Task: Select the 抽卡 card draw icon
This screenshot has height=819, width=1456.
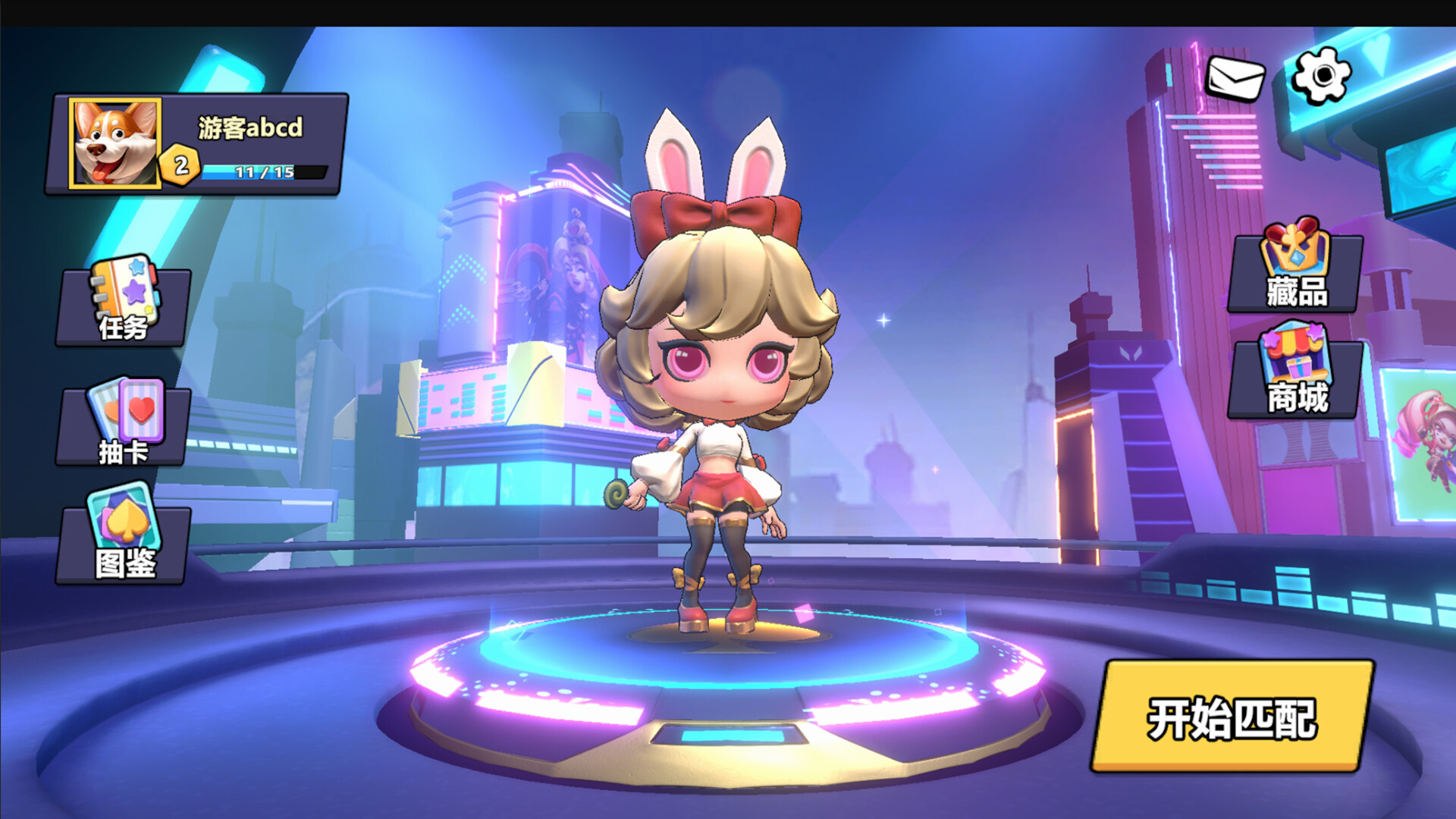Action: (121, 425)
